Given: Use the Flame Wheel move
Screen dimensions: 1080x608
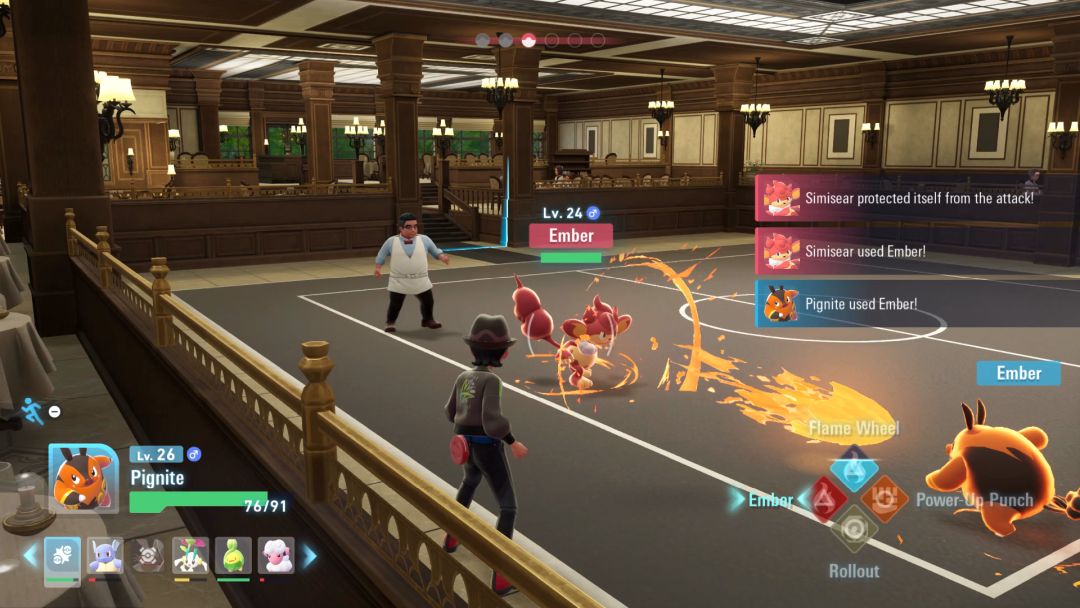Looking at the screenshot, I should [853, 467].
